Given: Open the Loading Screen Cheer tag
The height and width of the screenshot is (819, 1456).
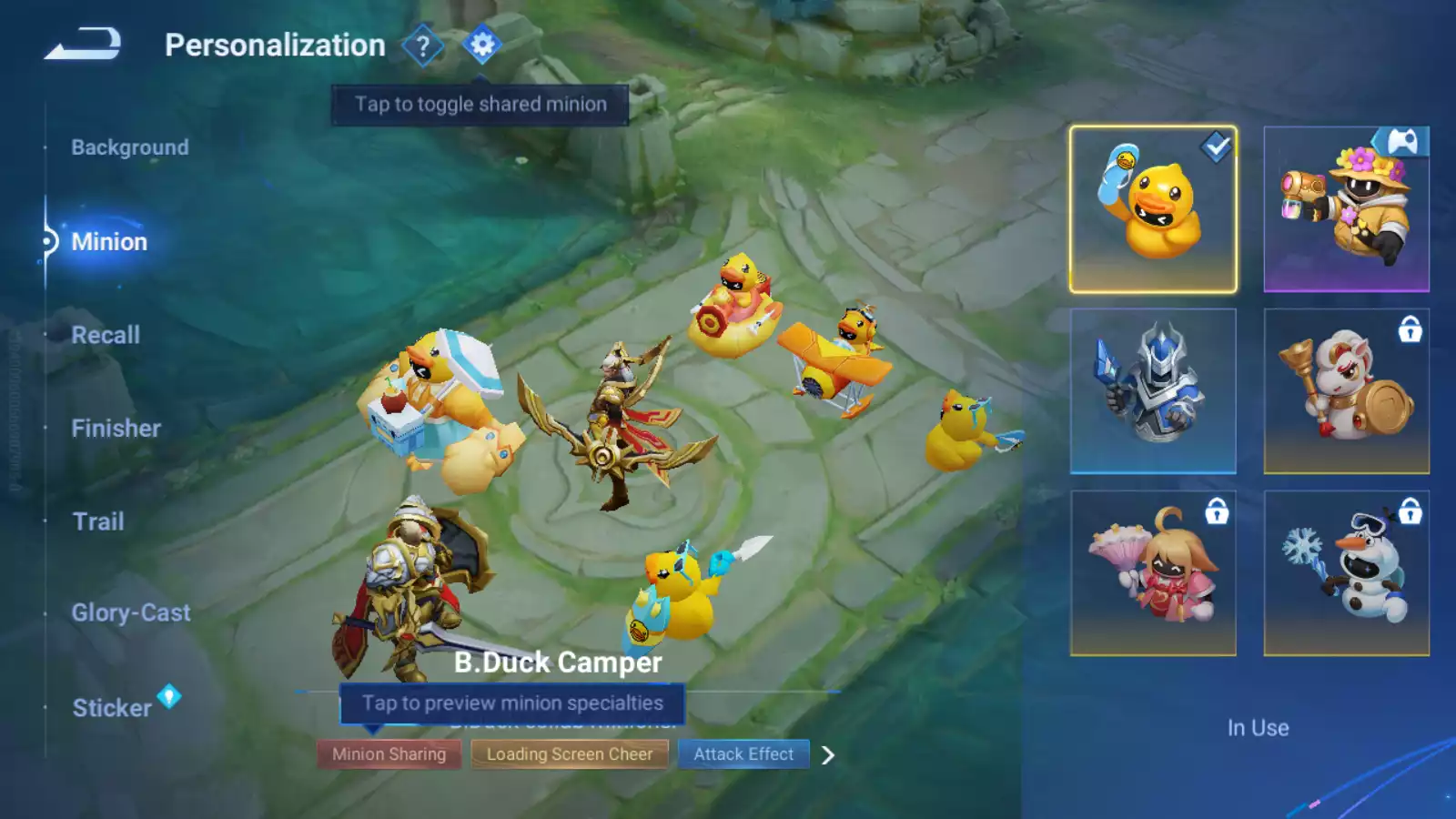Looking at the screenshot, I should click(x=570, y=754).
